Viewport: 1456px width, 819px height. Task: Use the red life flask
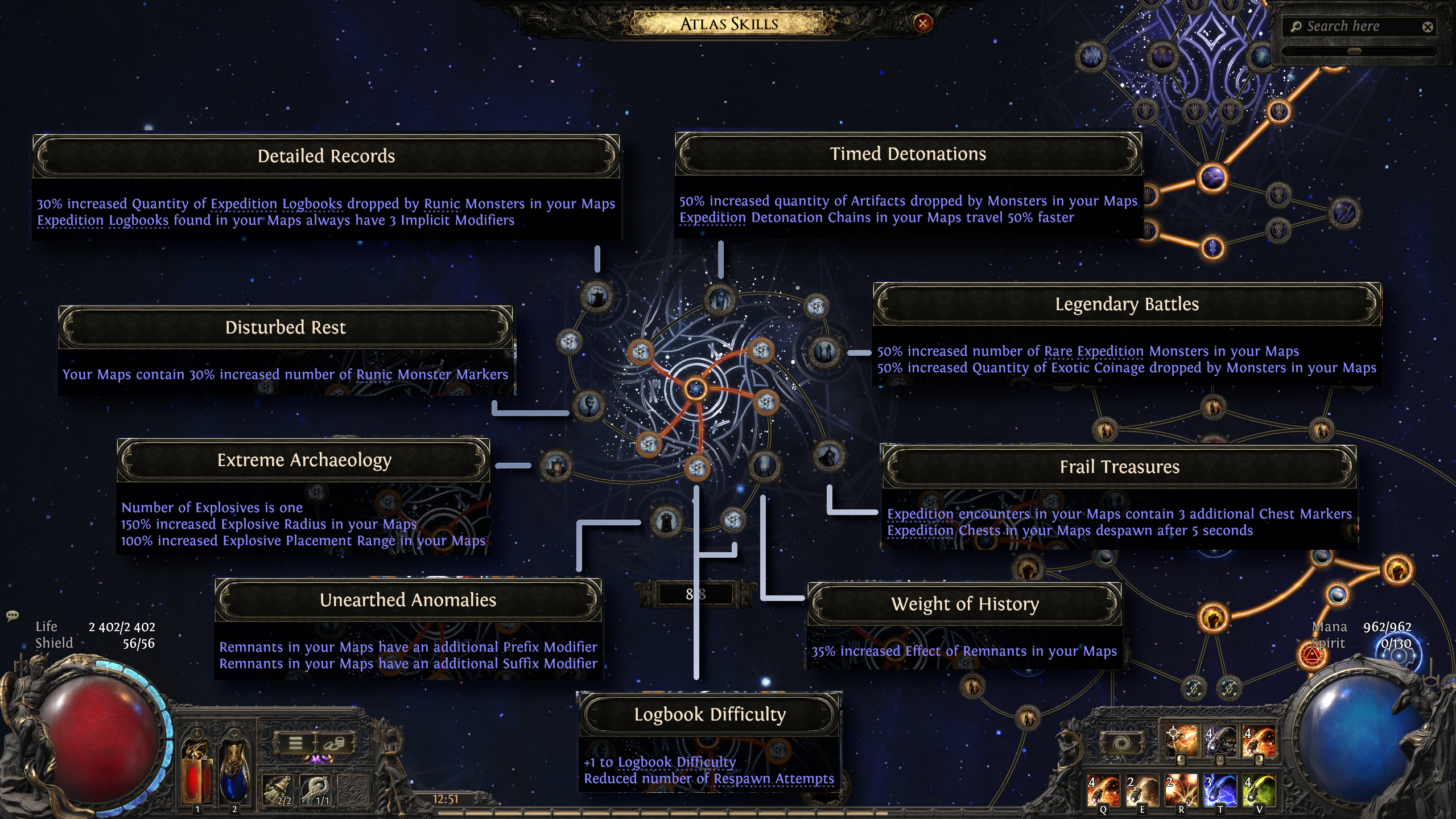point(197,773)
